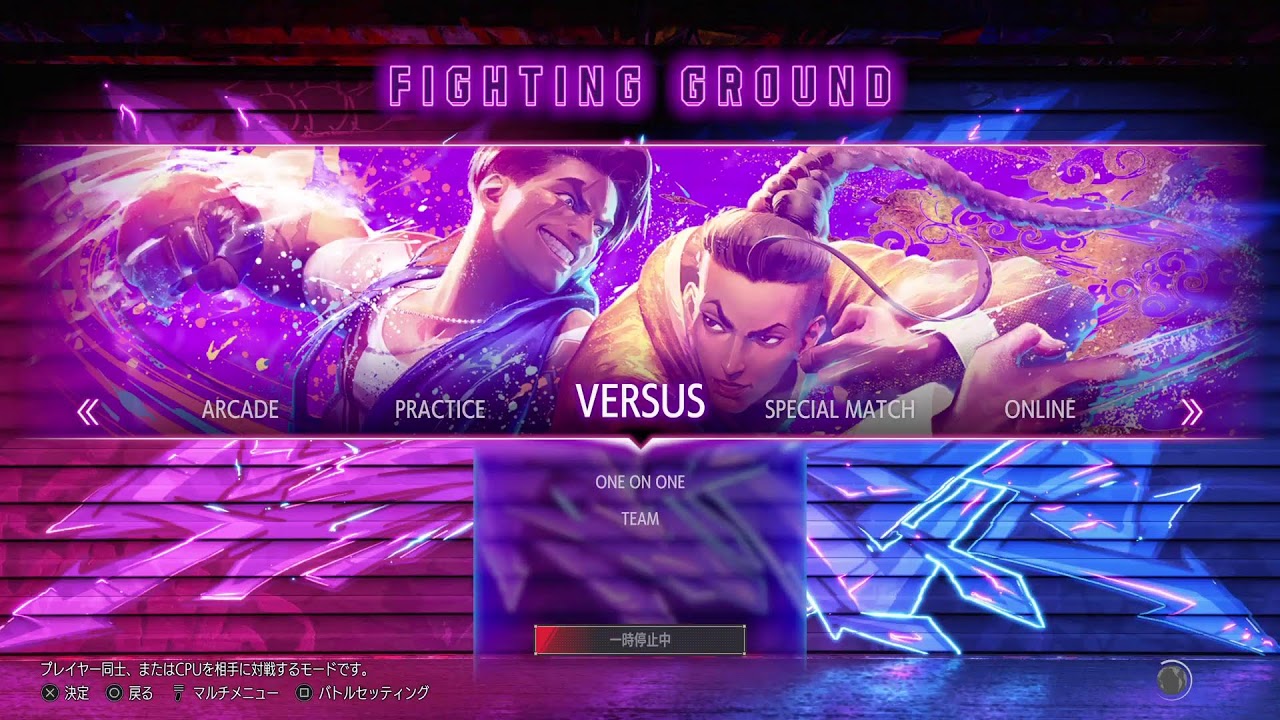Screen dimensions: 1280x720
Task: Click the left double-arrow to scroll modes
Action: click(88, 412)
